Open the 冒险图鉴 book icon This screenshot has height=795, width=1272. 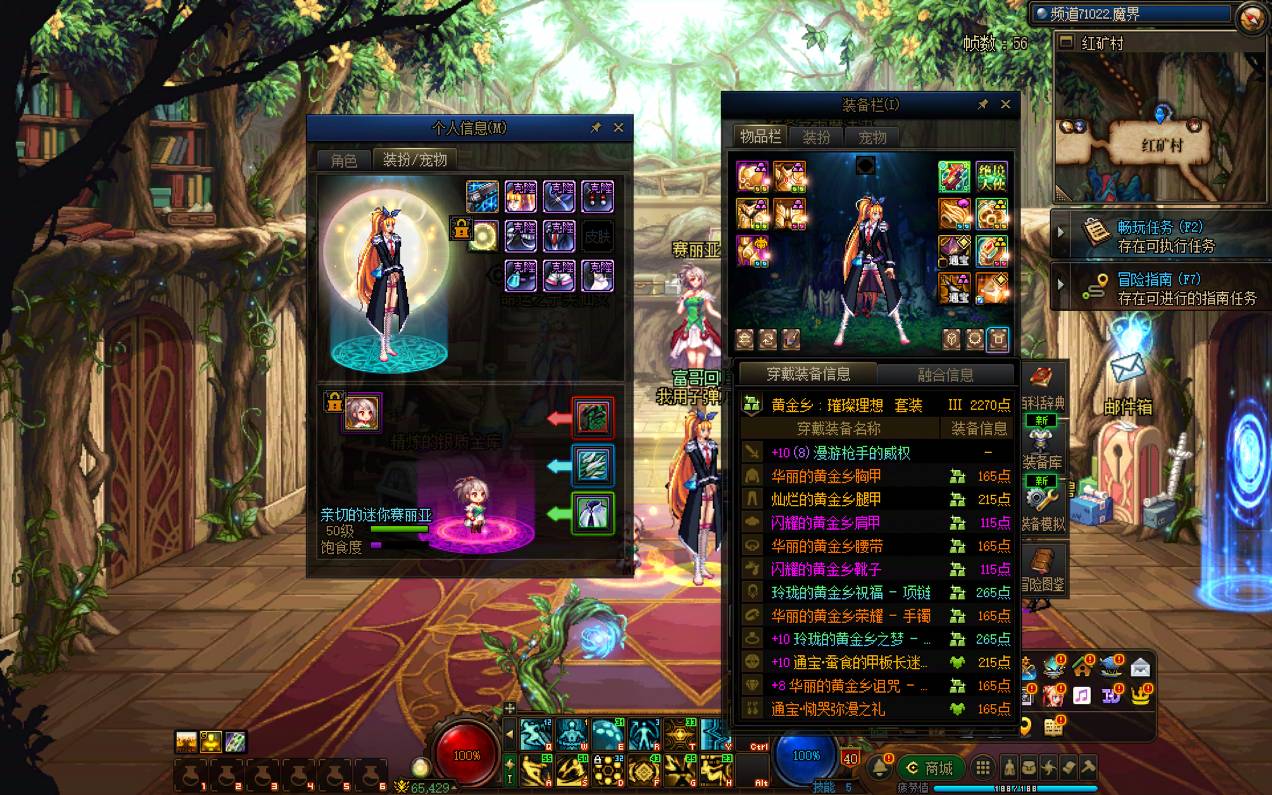click(x=1042, y=566)
